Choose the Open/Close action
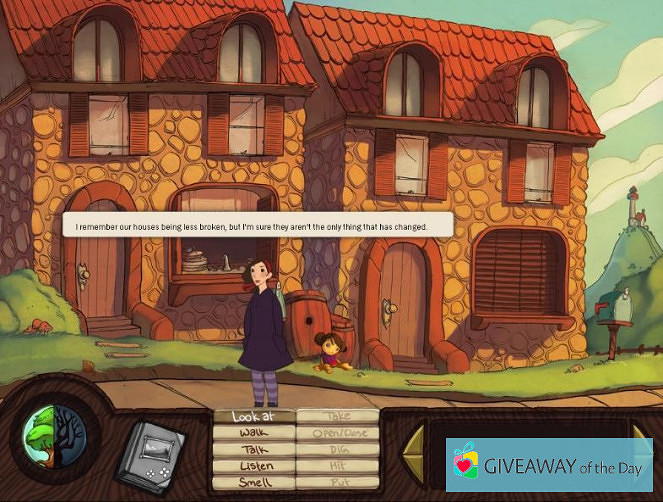The width and height of the screenshot is (663, 502). (x=338, y=433)
